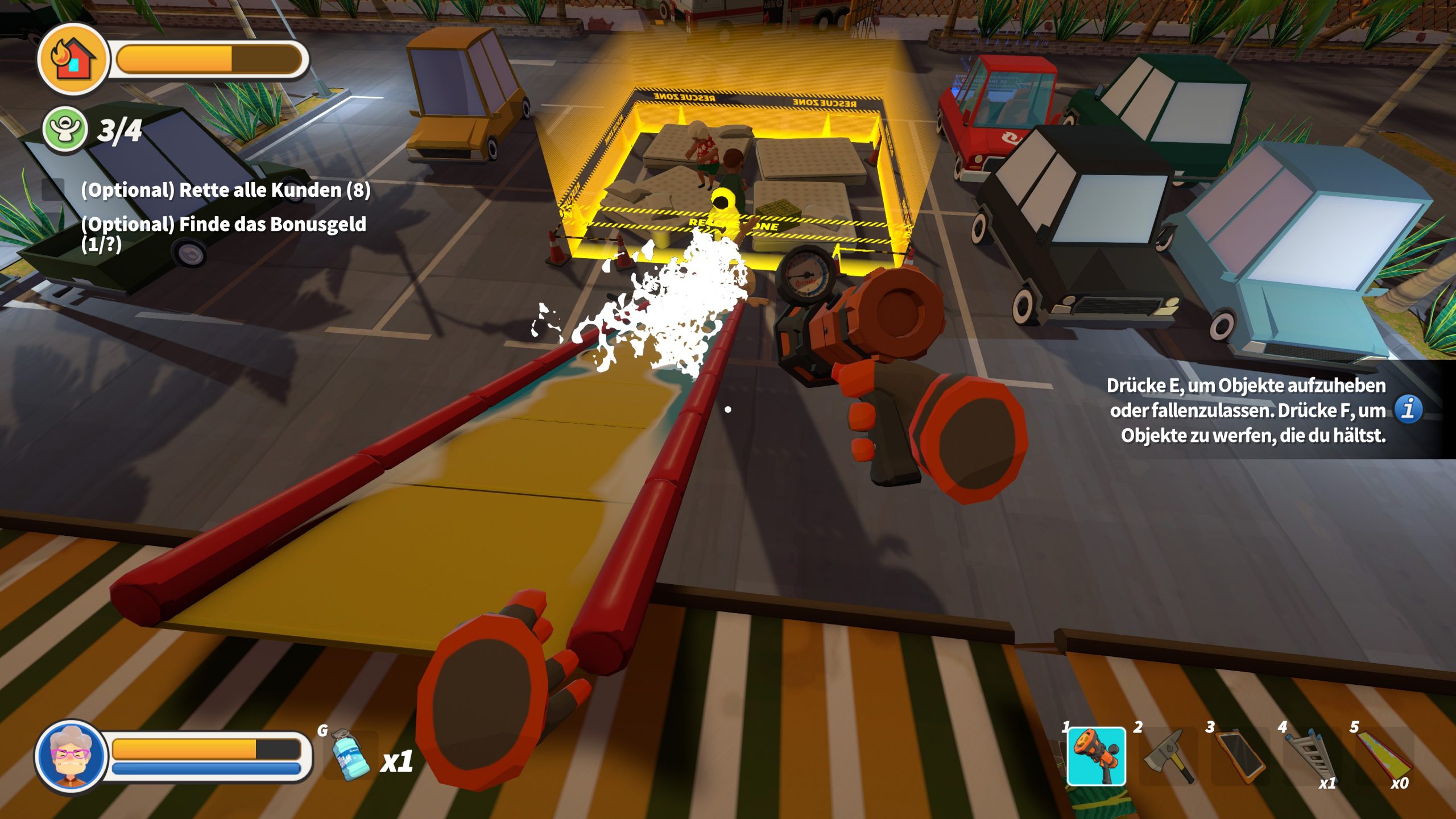The height and width of the screenshot is (819, 1456).
Task: Select the 'Finde das Bonusgeld' optional objective
Action: tap(224, 233)
